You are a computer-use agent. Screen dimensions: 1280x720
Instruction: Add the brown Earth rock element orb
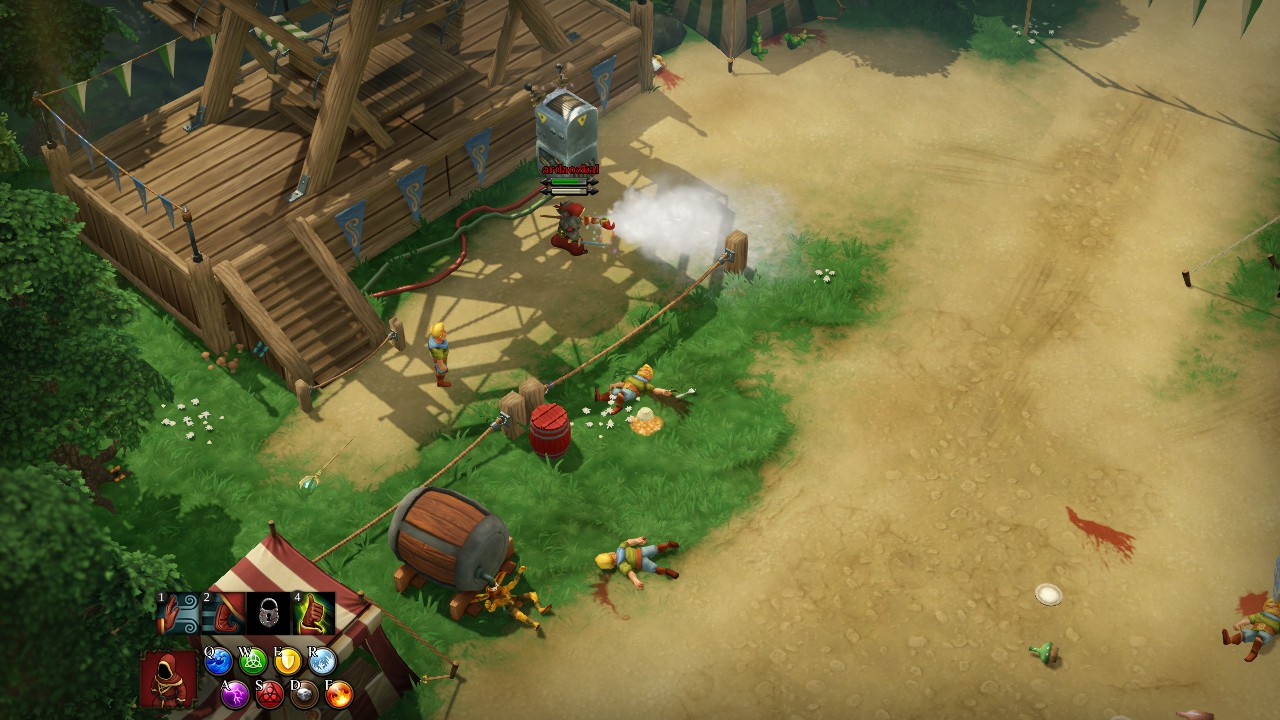tap(304, 694)
